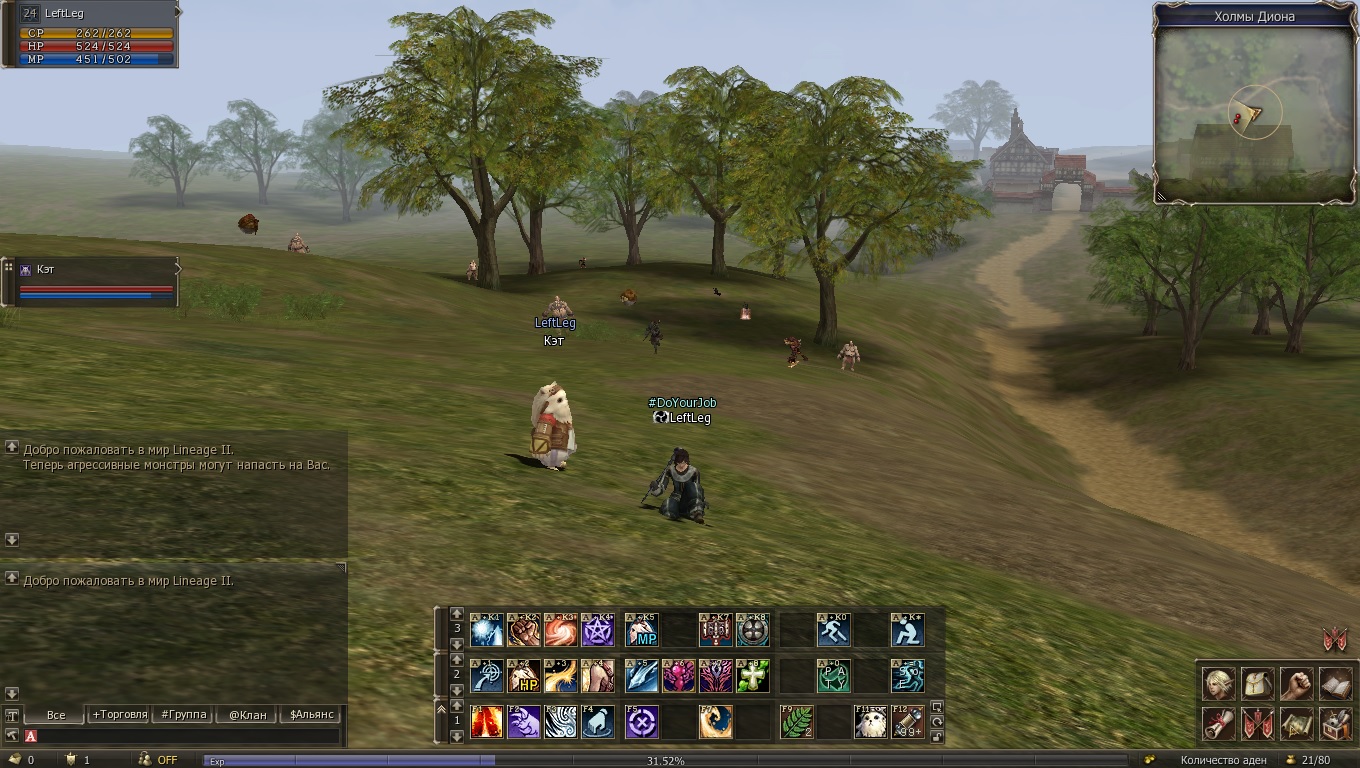
Task: Select the @Клан chat tab
Action: click(247, 714)
